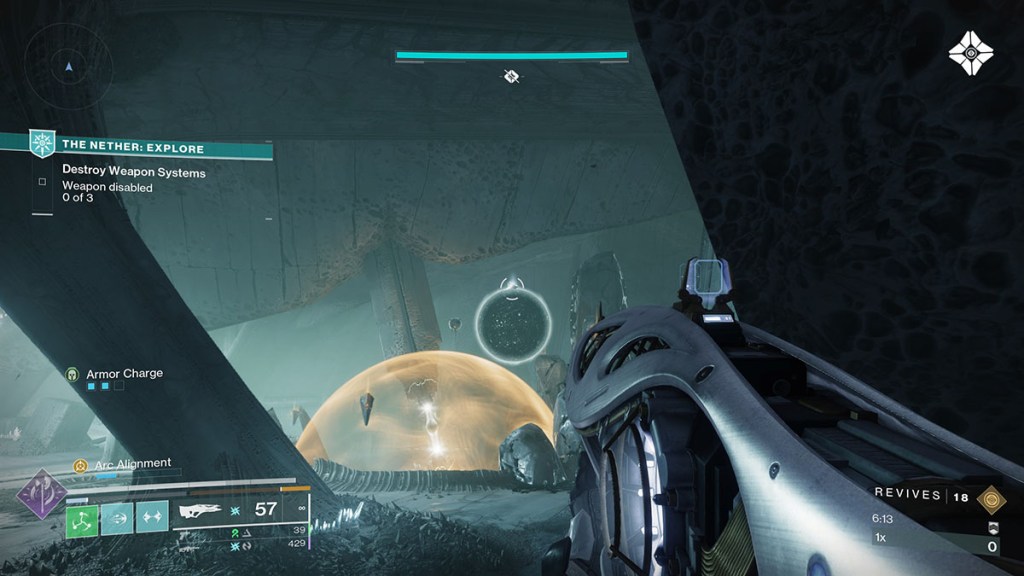
Task: Use the grenade ability icon
Action: pyautogui.click(x=117, y=518)
